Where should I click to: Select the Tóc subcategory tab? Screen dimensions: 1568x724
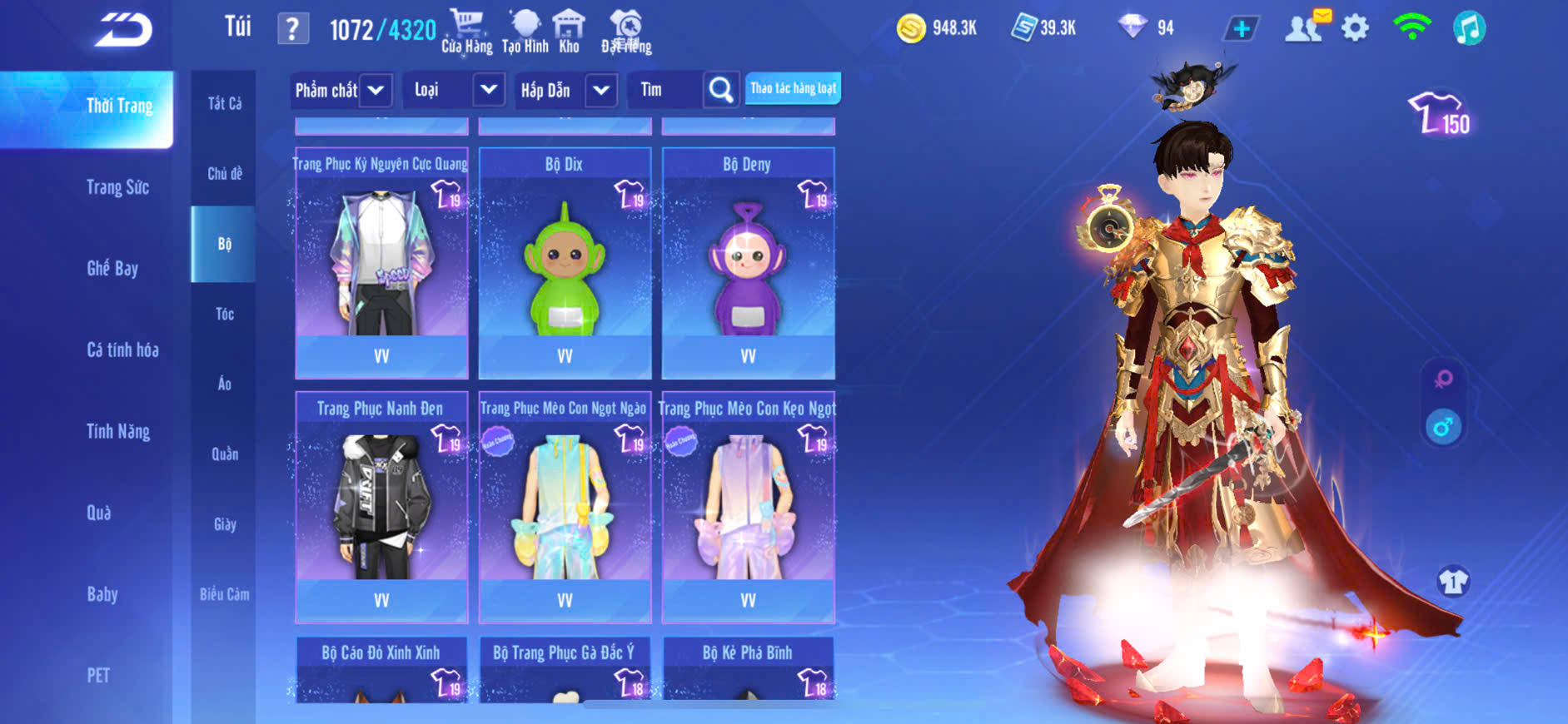point(224,314)
